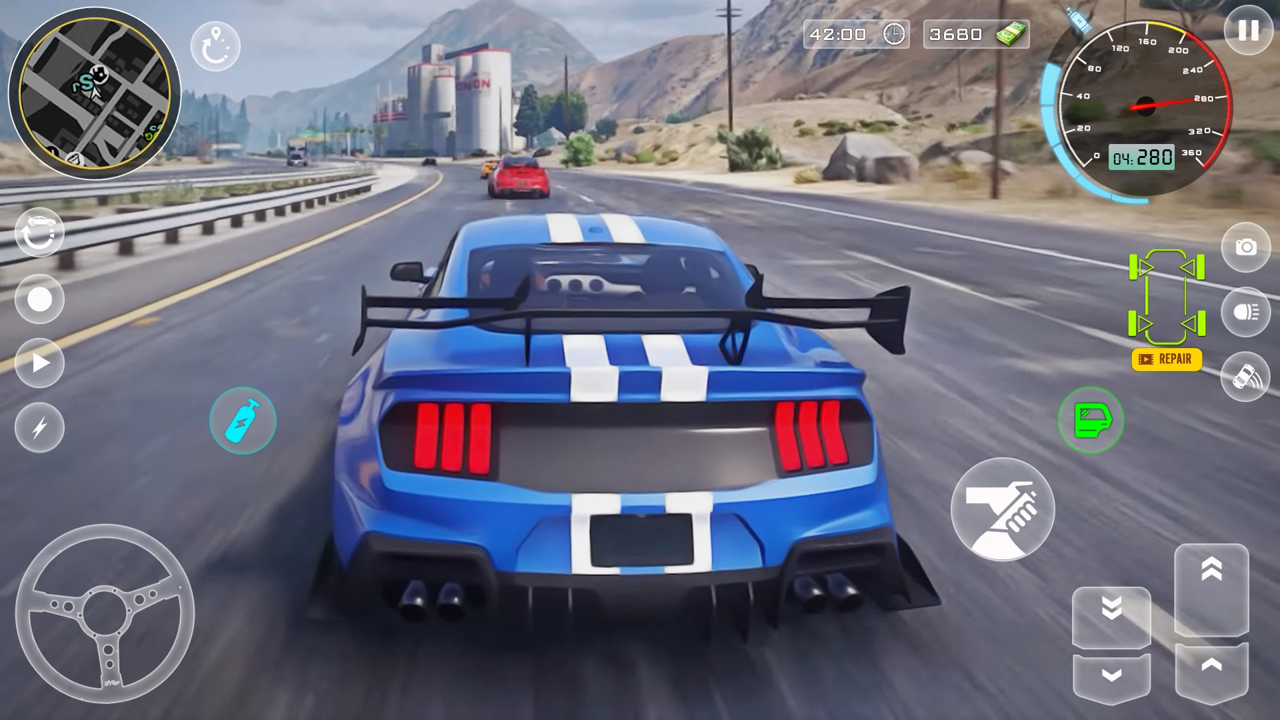Turn using the steering wheel control
Viewport: 1280px width, 720px height.
point(105,612)
